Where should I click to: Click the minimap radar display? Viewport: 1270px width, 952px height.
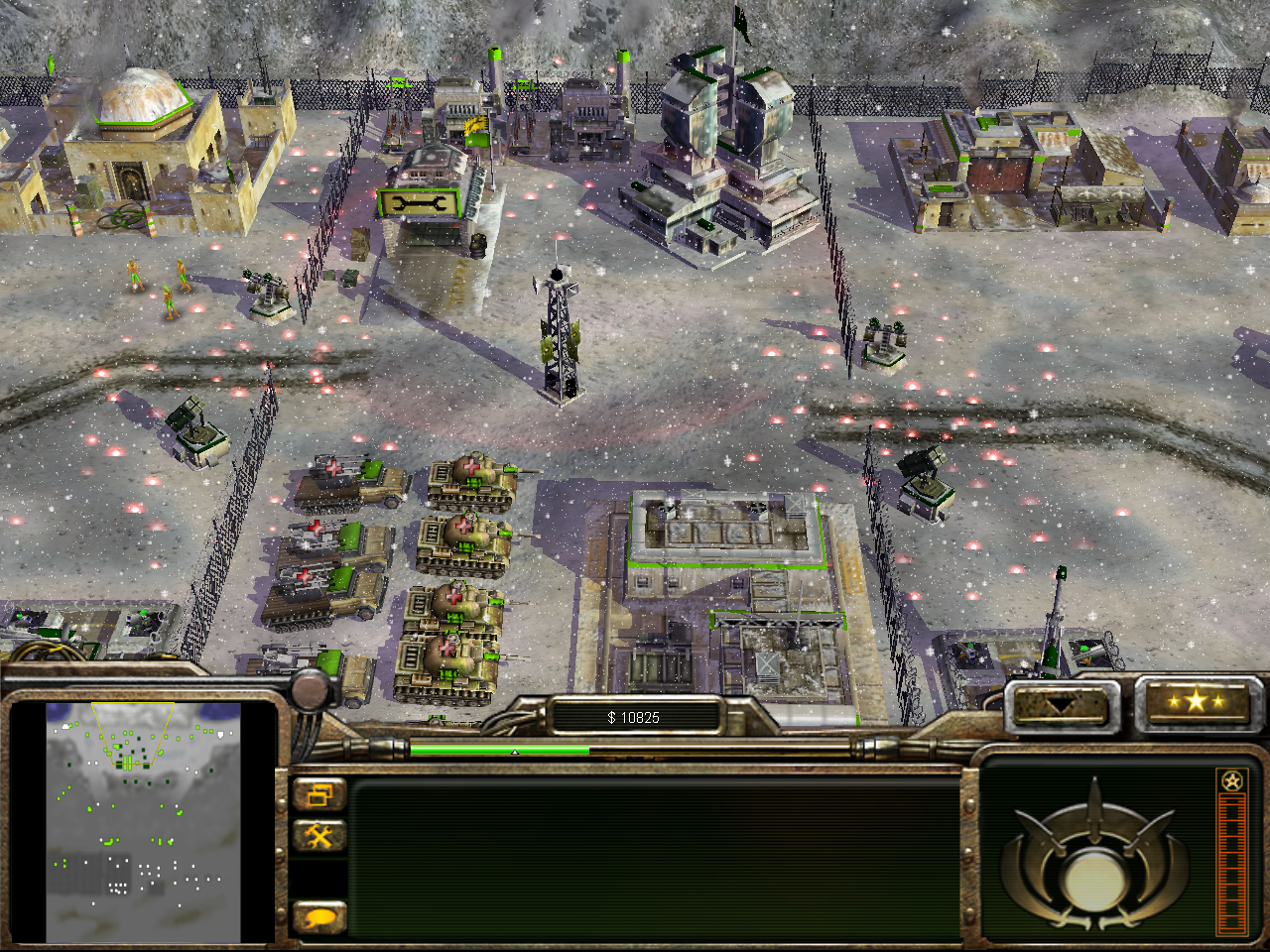144,822
